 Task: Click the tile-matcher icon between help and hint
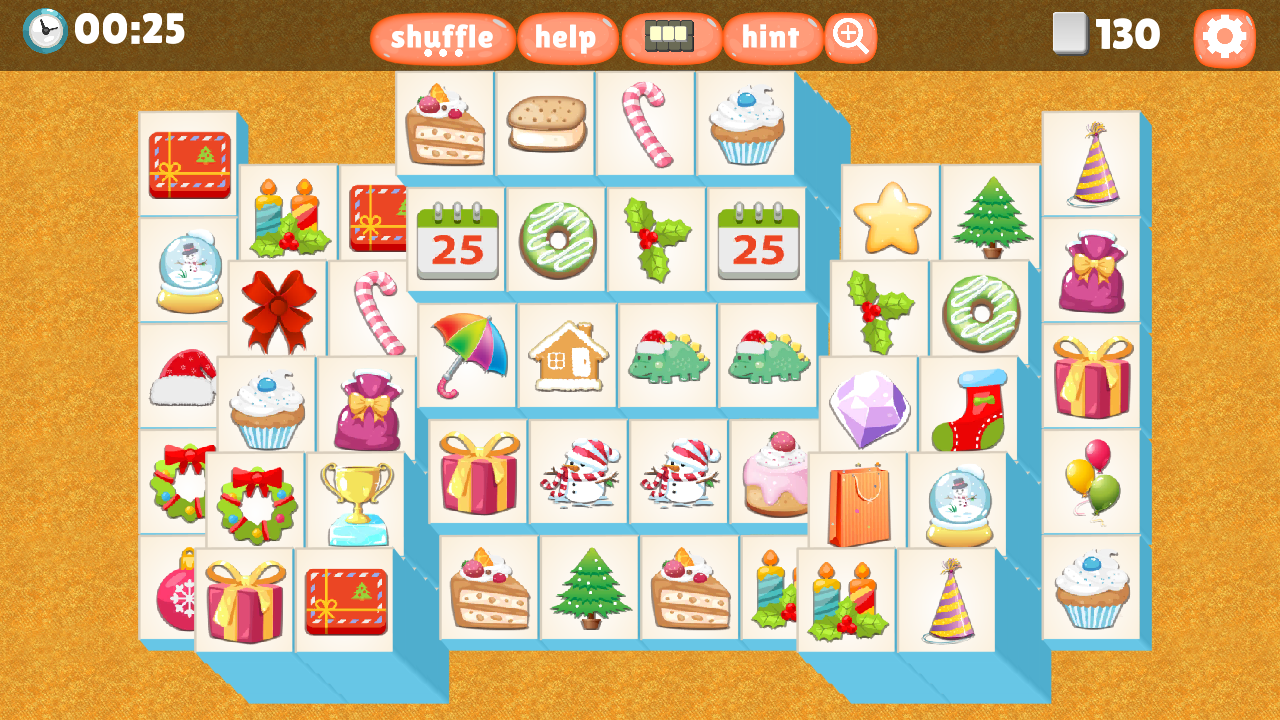(x=670, y=36)
